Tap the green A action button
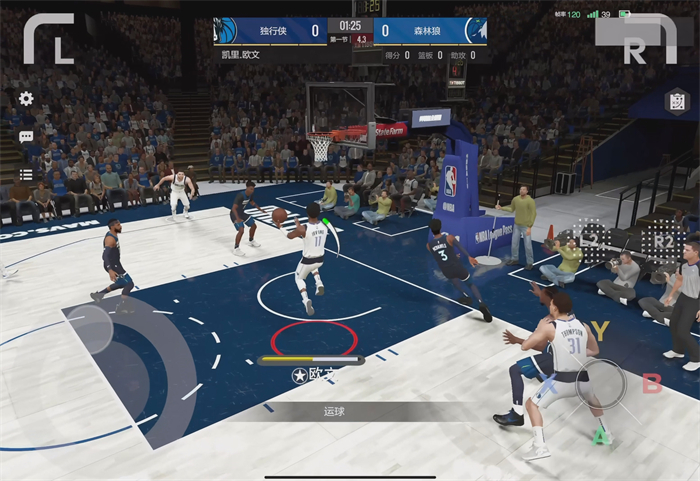The height and width of the screenshot is (481, 700). coord(600,436)
